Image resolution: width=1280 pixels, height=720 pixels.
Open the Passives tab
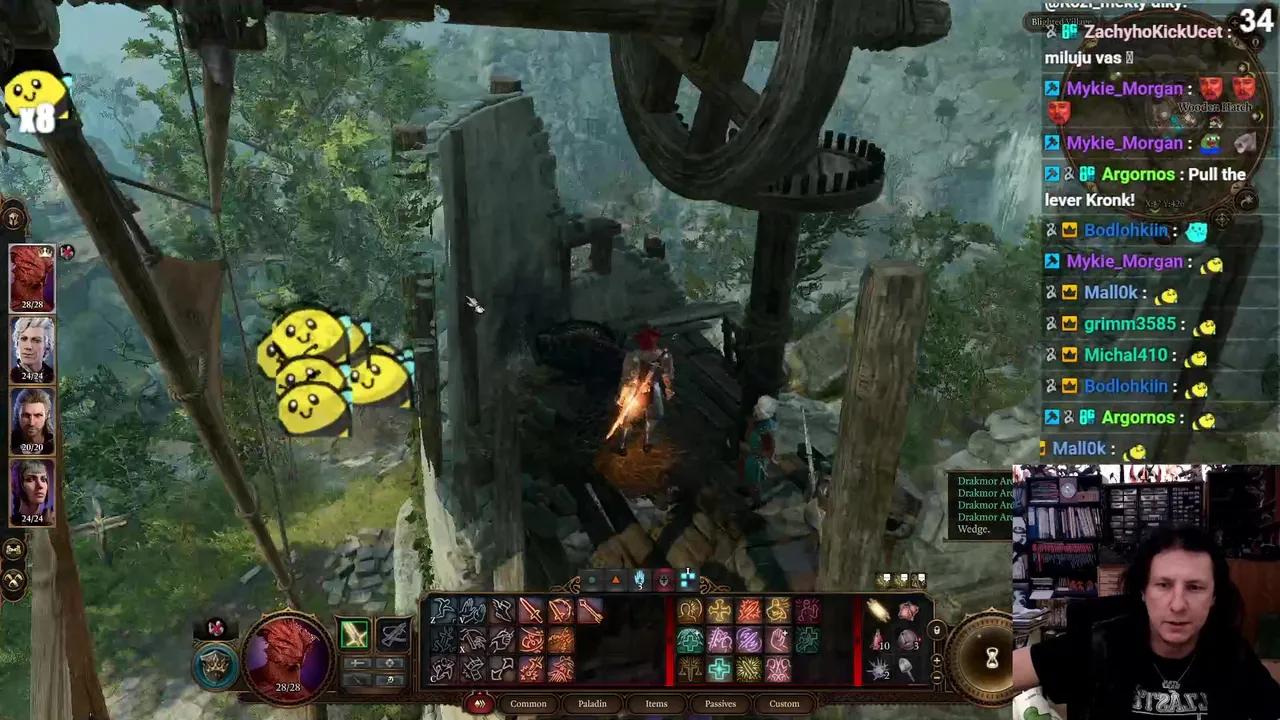pos(720,703)
